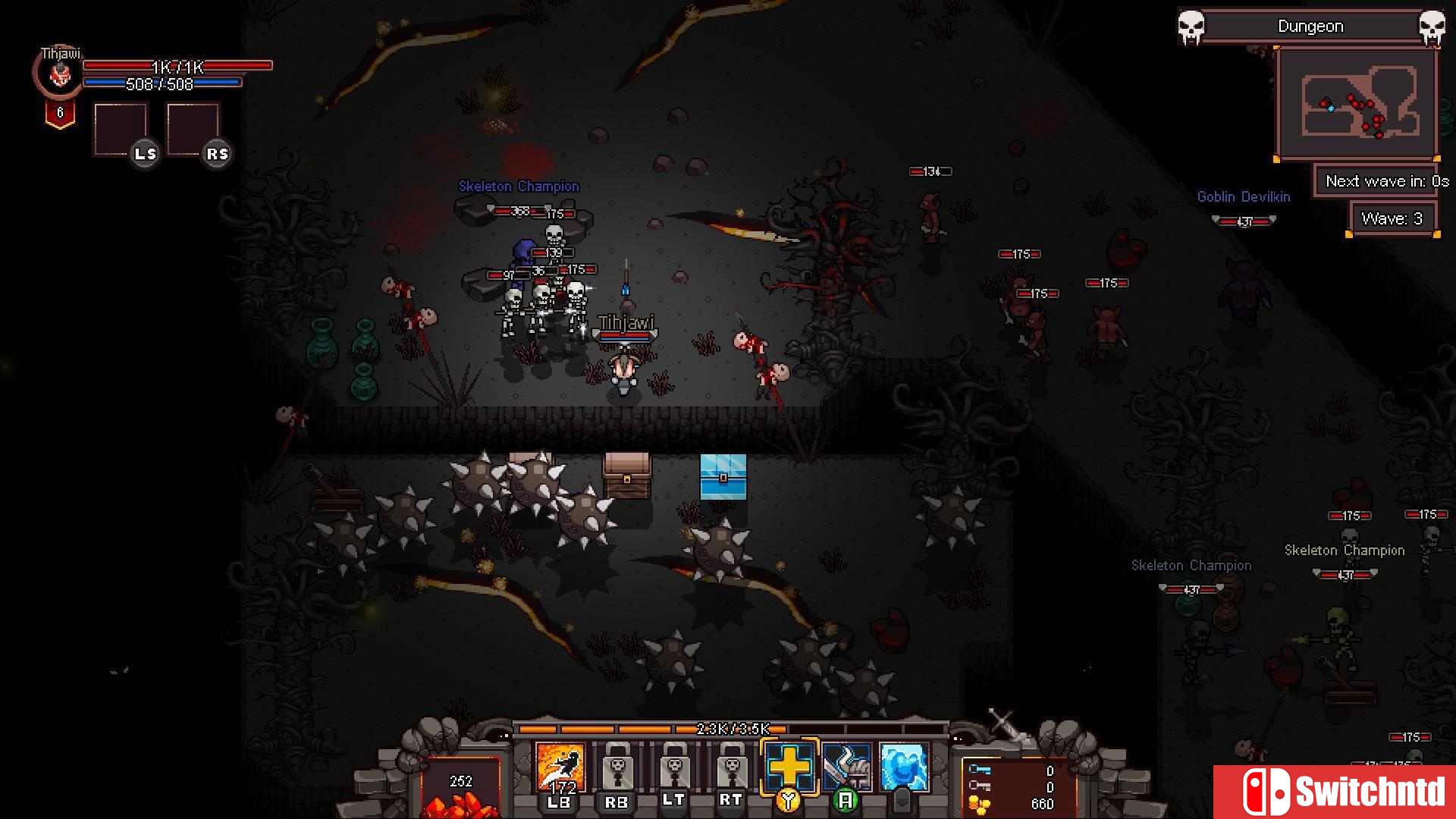
Task: Click the red crystal resource panel
Action: 460,789
